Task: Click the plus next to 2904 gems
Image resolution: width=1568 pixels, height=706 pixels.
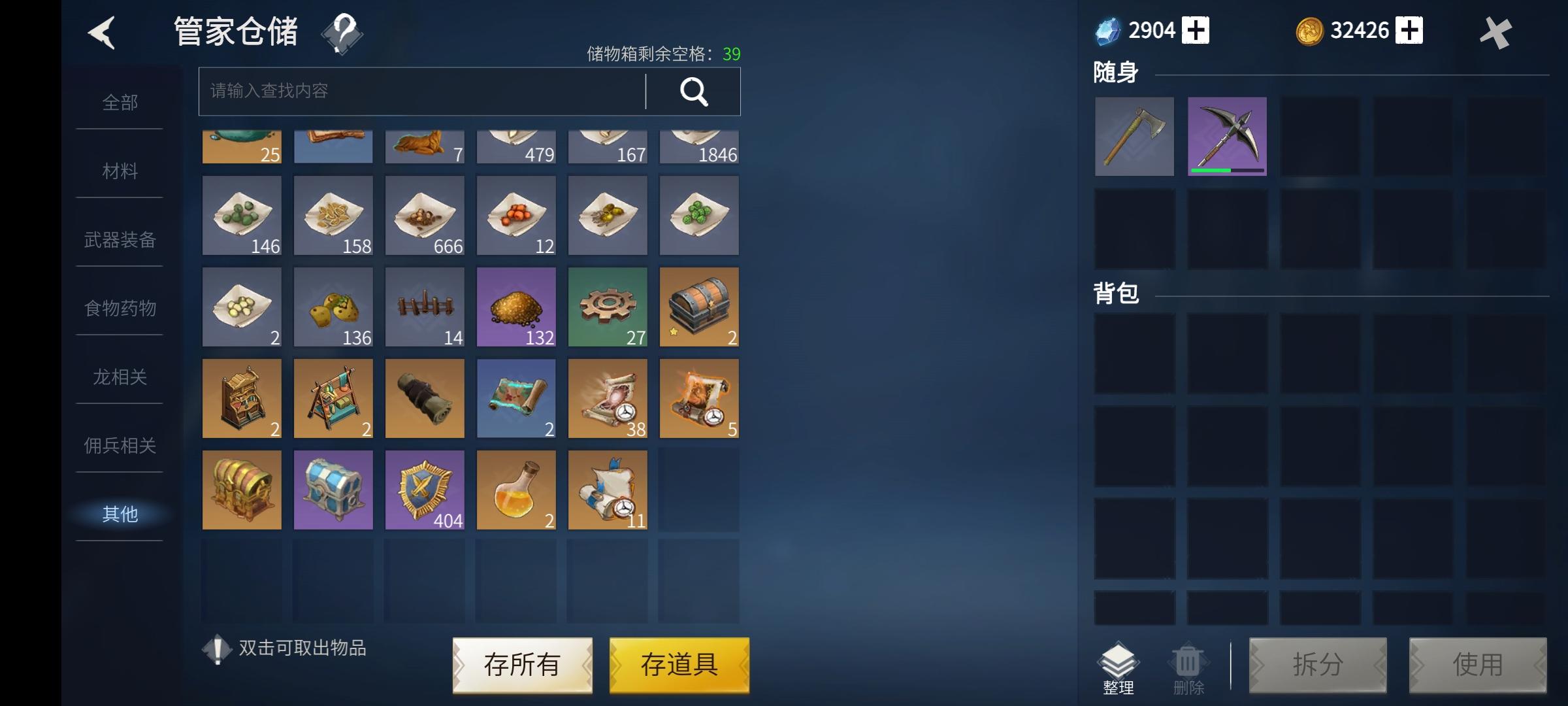Action: [x=1196, y=29]
